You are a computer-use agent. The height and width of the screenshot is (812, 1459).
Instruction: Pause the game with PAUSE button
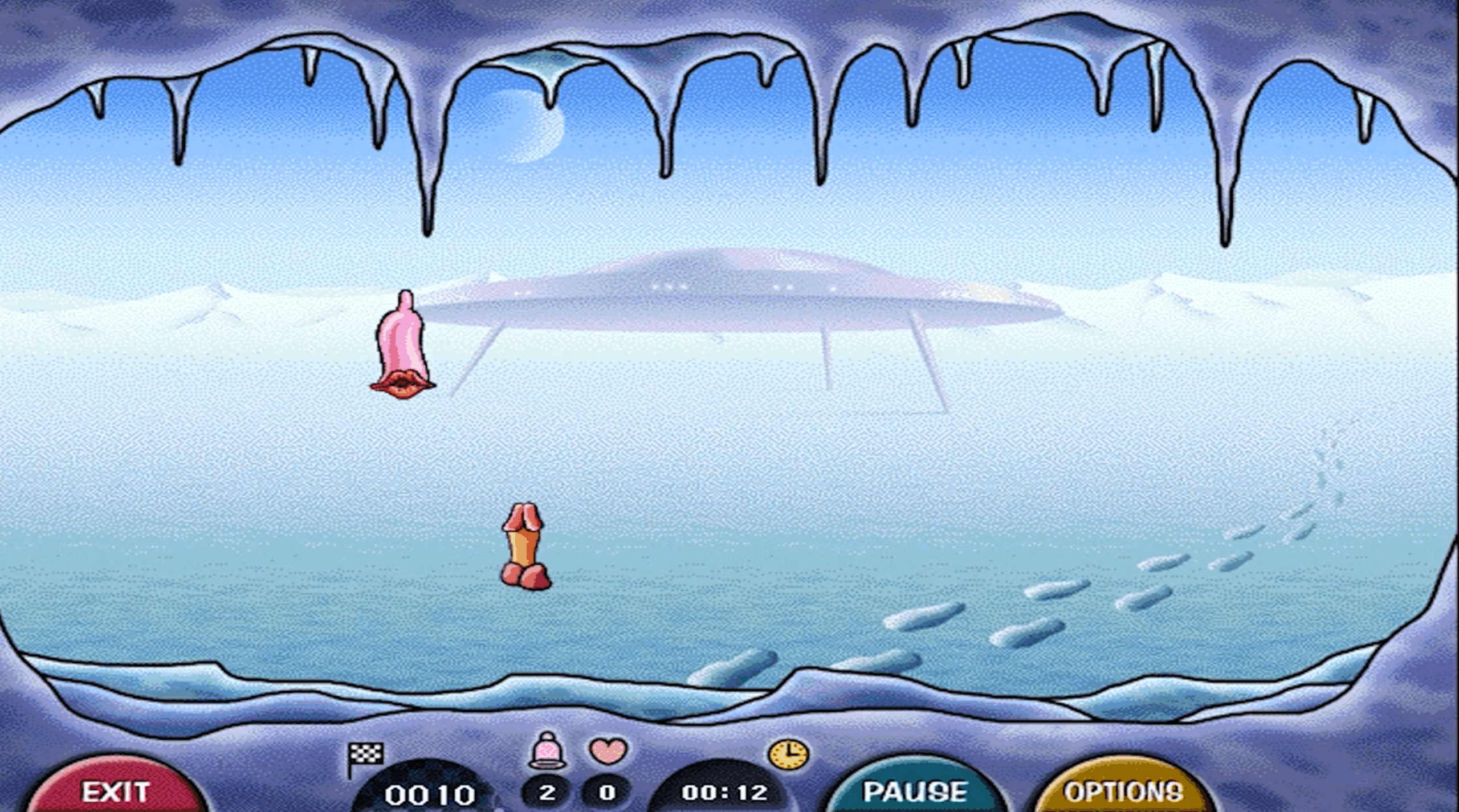[x=915, y=790]
